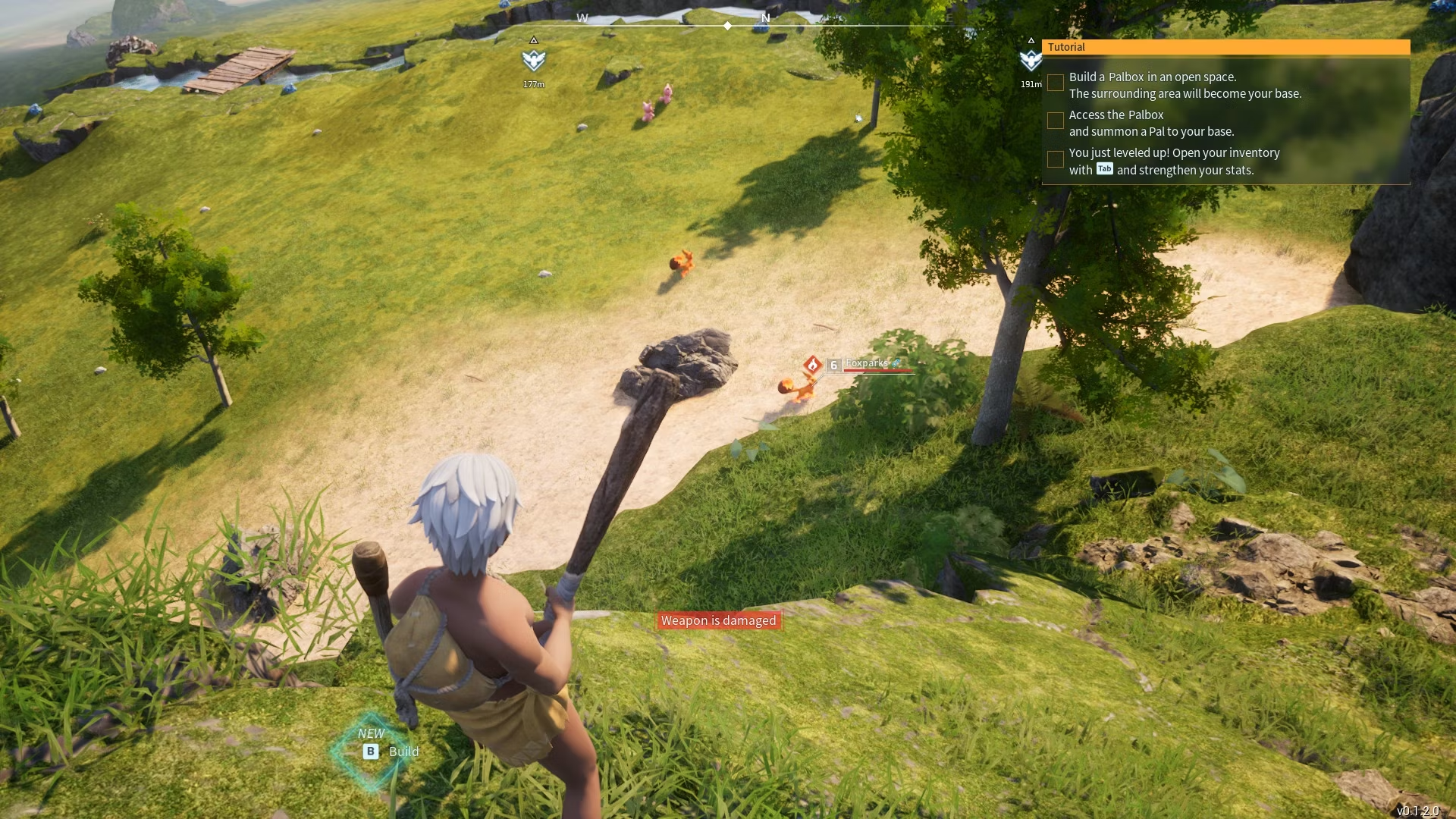Select the 177m waypoint marker on compass
This screenshot has width=1456, height=819.
pyautogui.click(x=534, y=60)
